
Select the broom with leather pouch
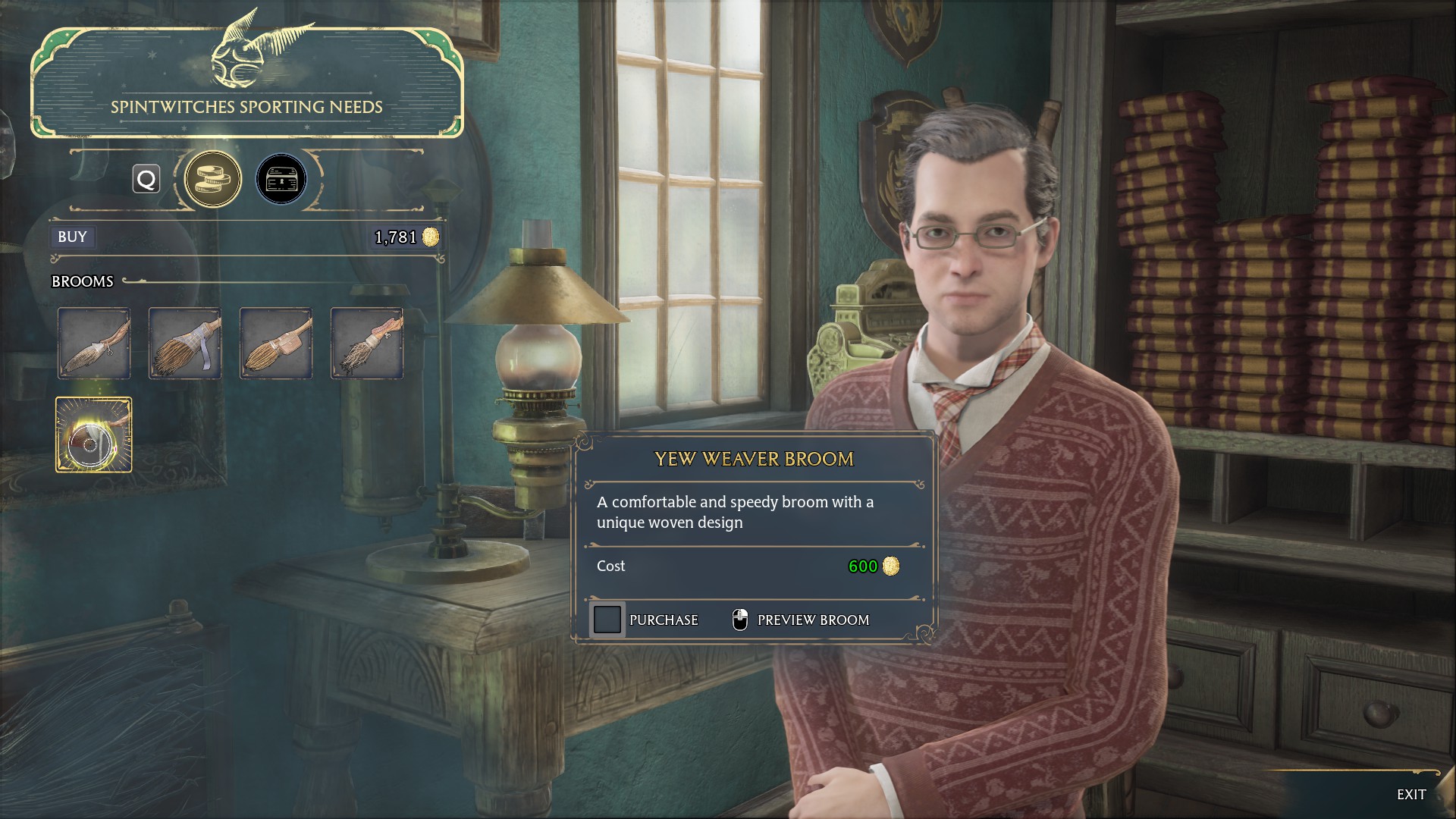[x=276, y=344]
